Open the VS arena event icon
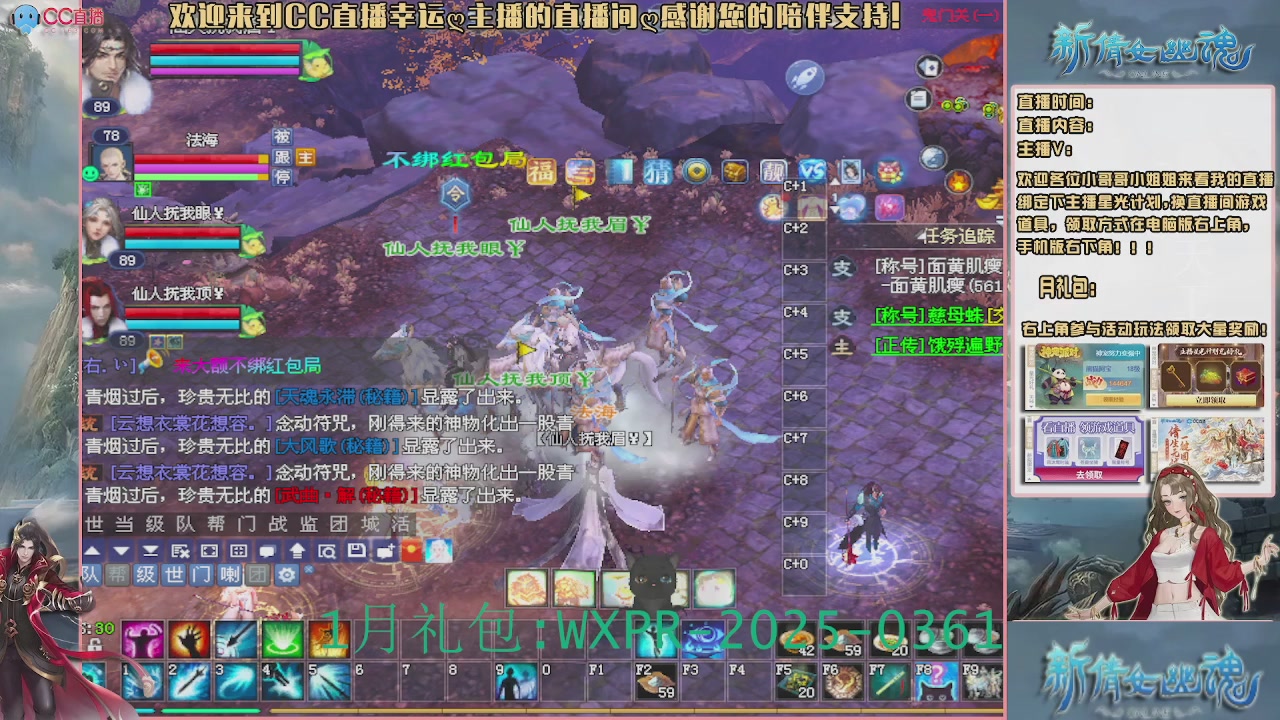The height and width of the screenshot is (720, 1280). [811, 170]
